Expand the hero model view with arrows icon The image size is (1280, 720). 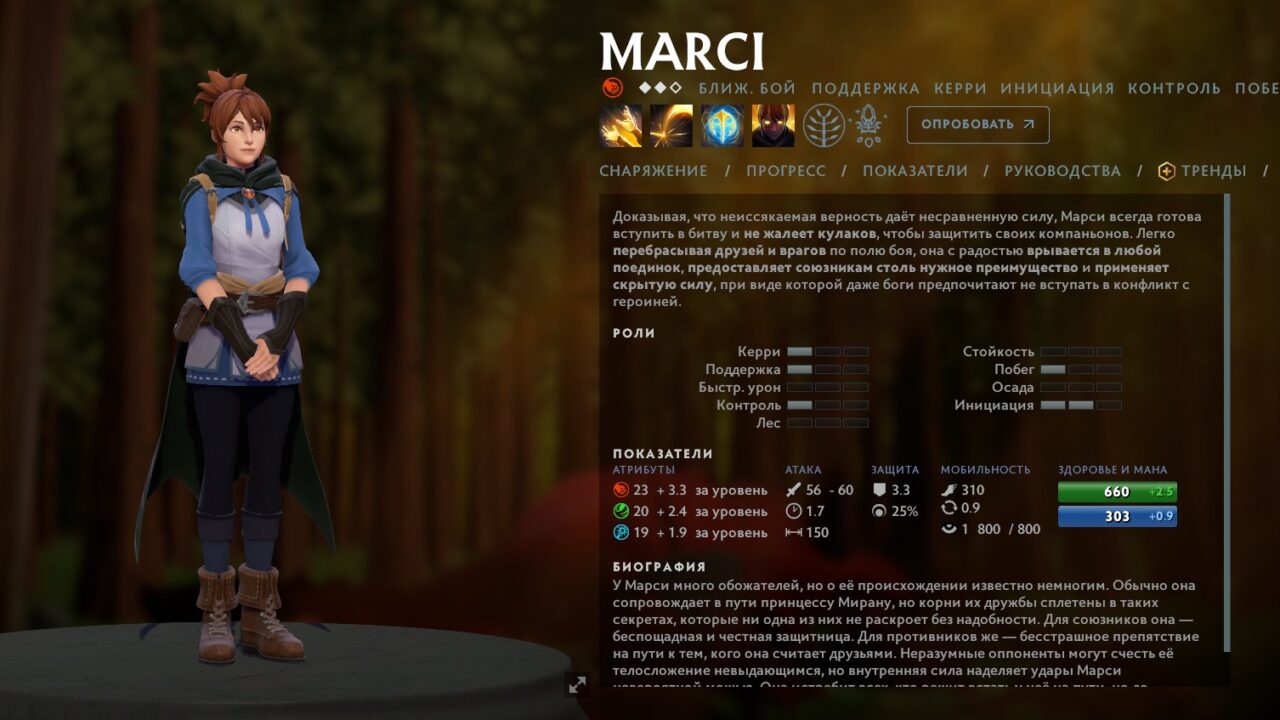coord(577,685)
